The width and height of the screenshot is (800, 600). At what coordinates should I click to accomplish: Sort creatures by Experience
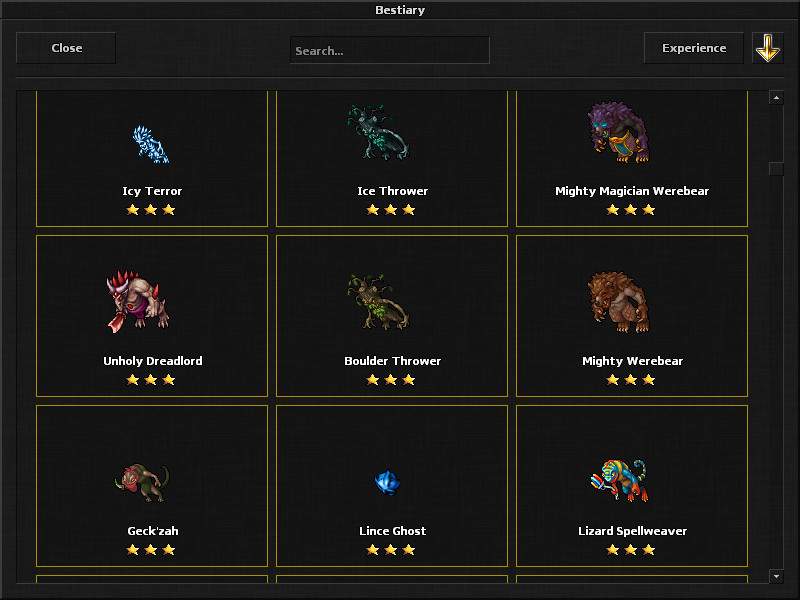pos(694,48)
